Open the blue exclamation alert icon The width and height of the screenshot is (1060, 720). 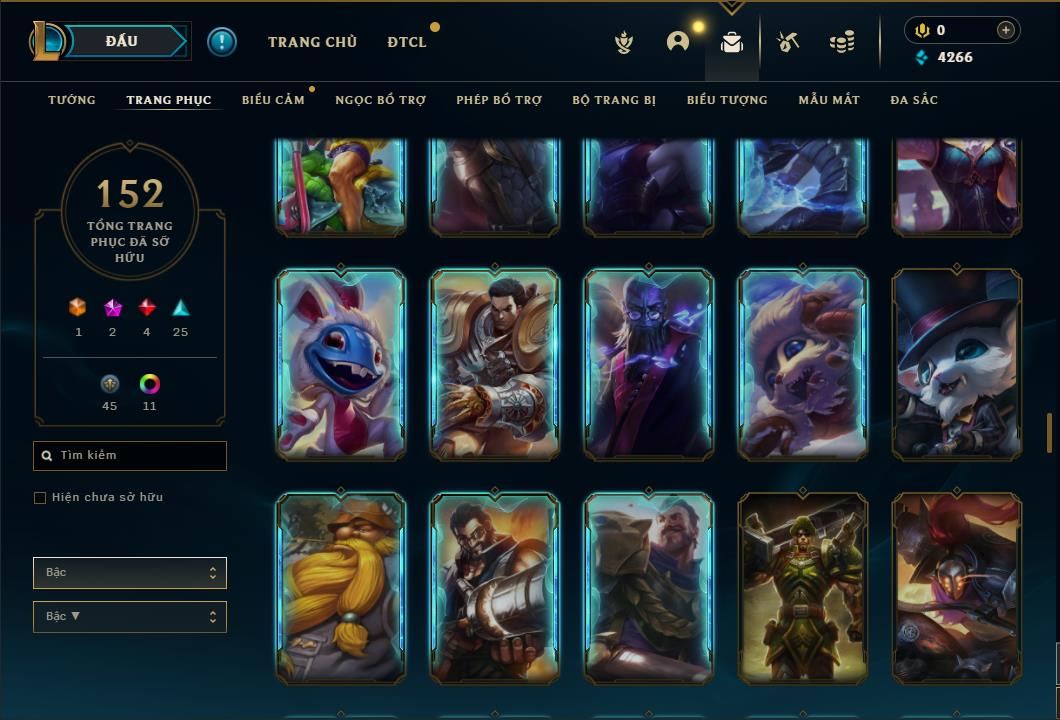tap(222, 42)
